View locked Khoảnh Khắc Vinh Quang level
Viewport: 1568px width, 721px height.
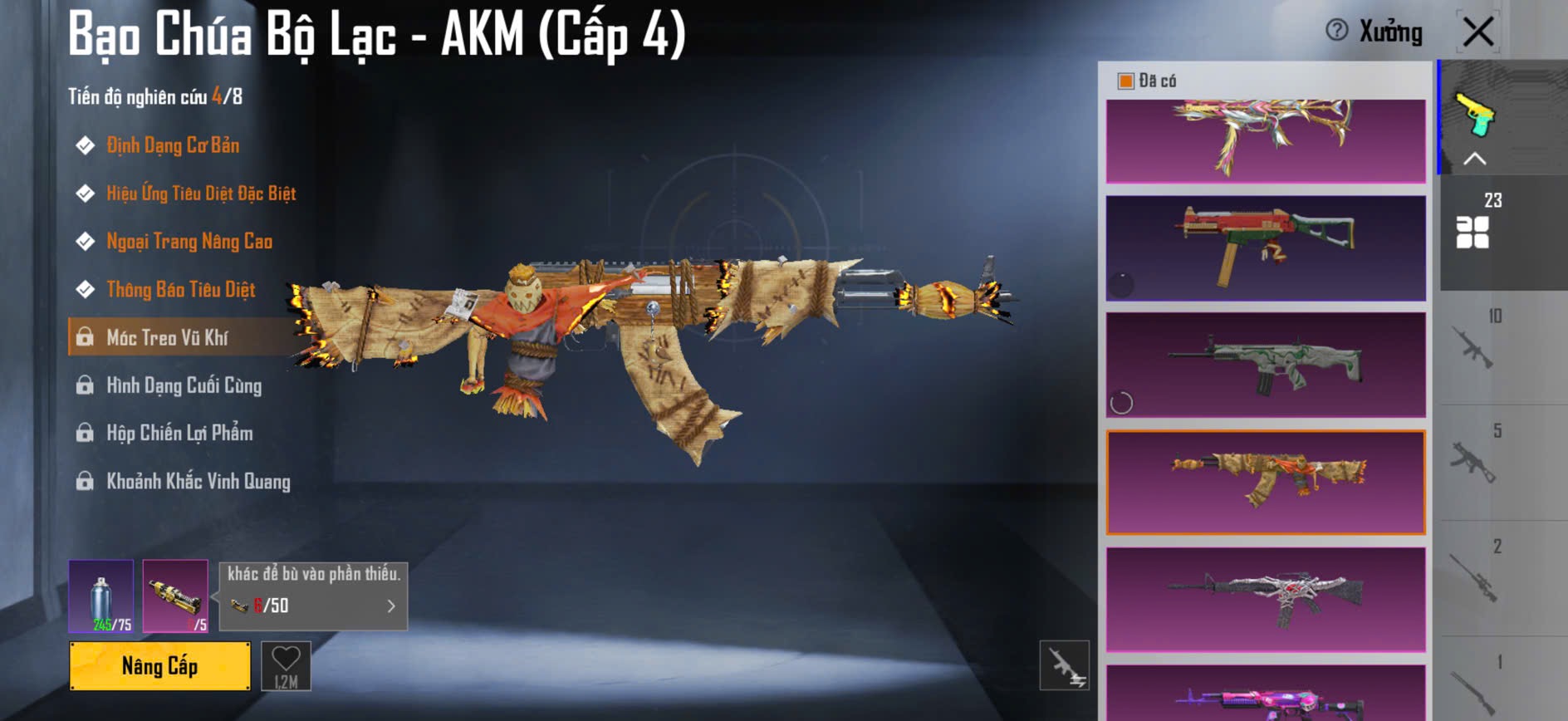198,481
